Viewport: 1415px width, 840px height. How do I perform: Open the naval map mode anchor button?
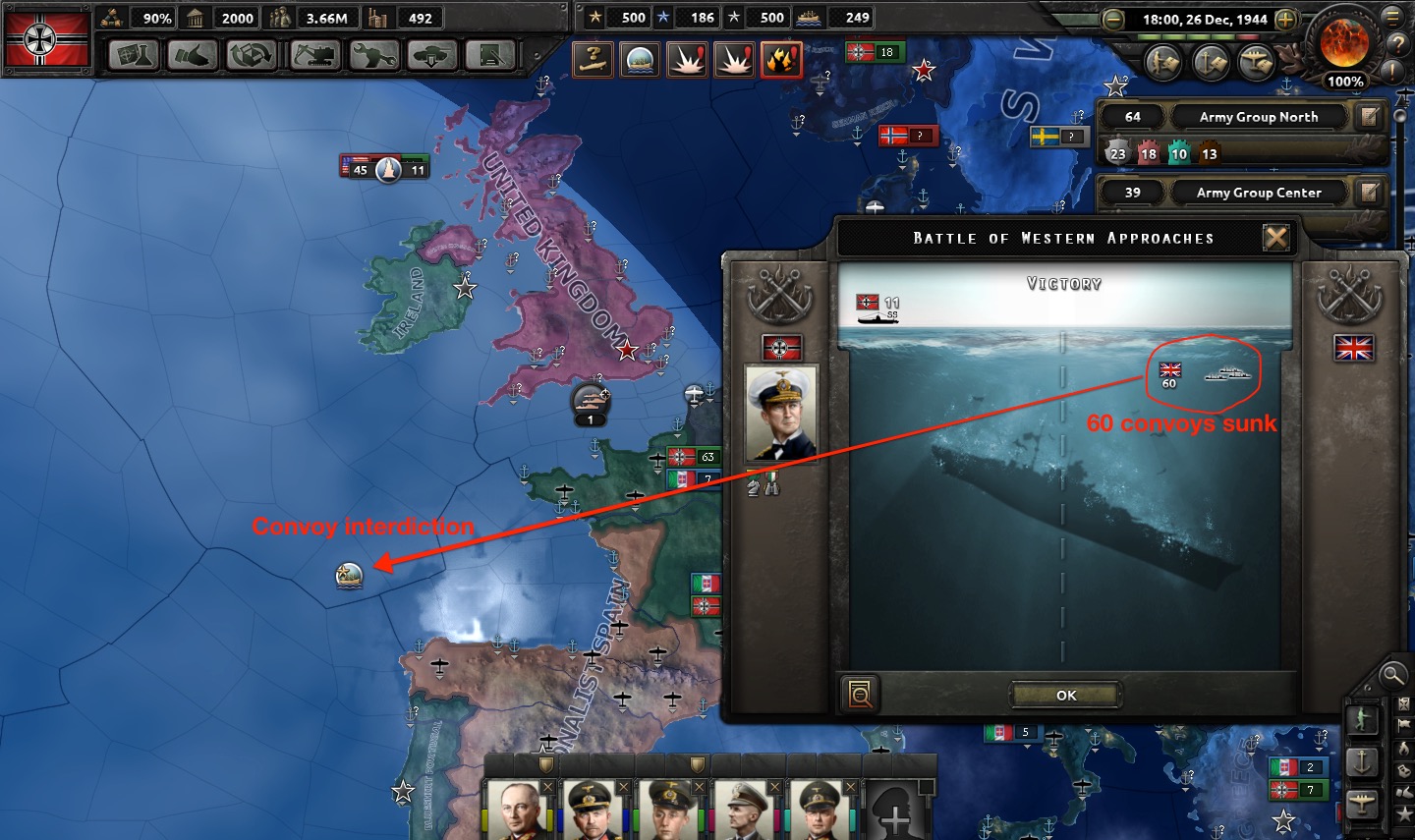[1362, 761]
